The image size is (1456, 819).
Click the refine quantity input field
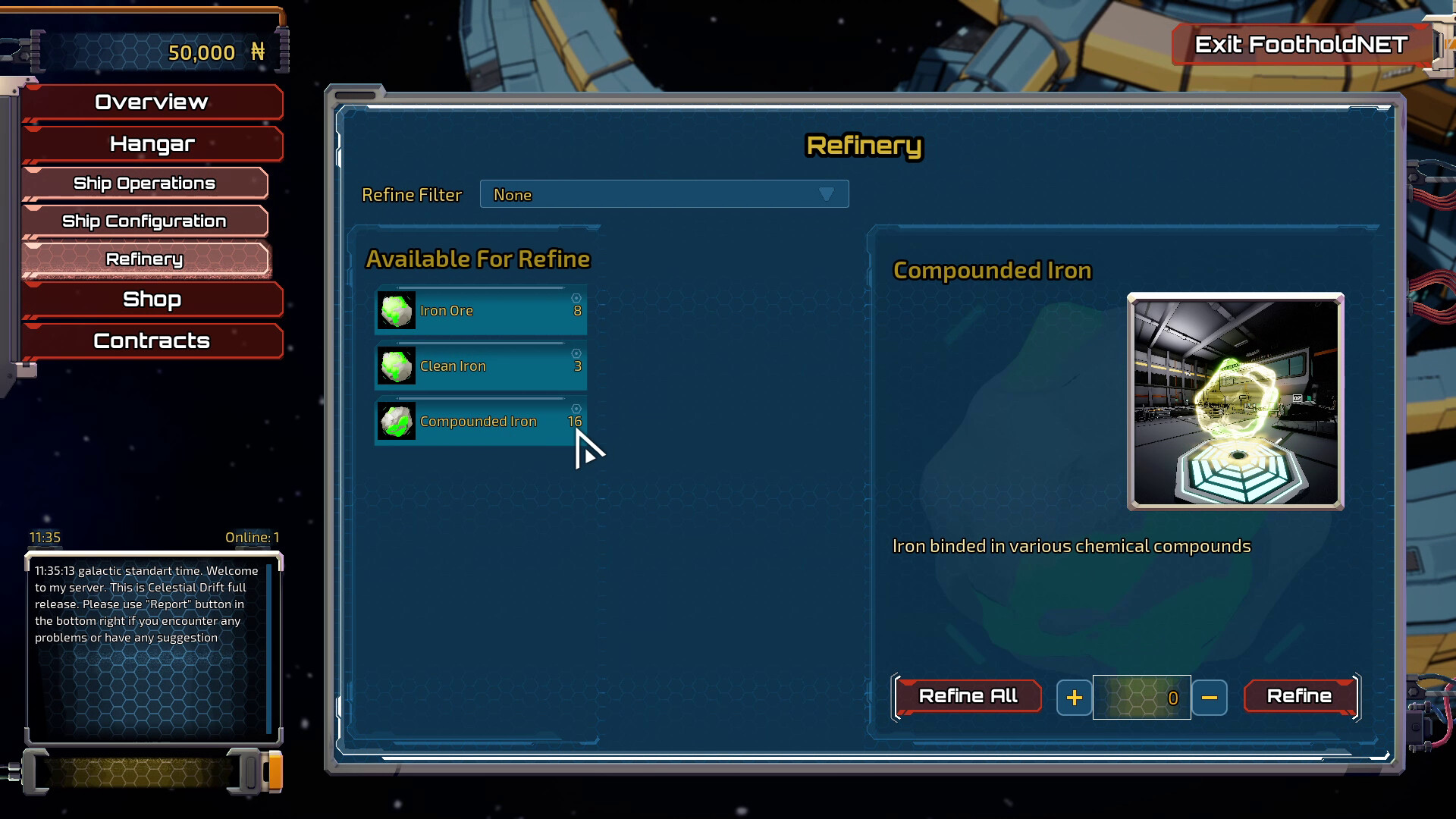pos(1141,698)
